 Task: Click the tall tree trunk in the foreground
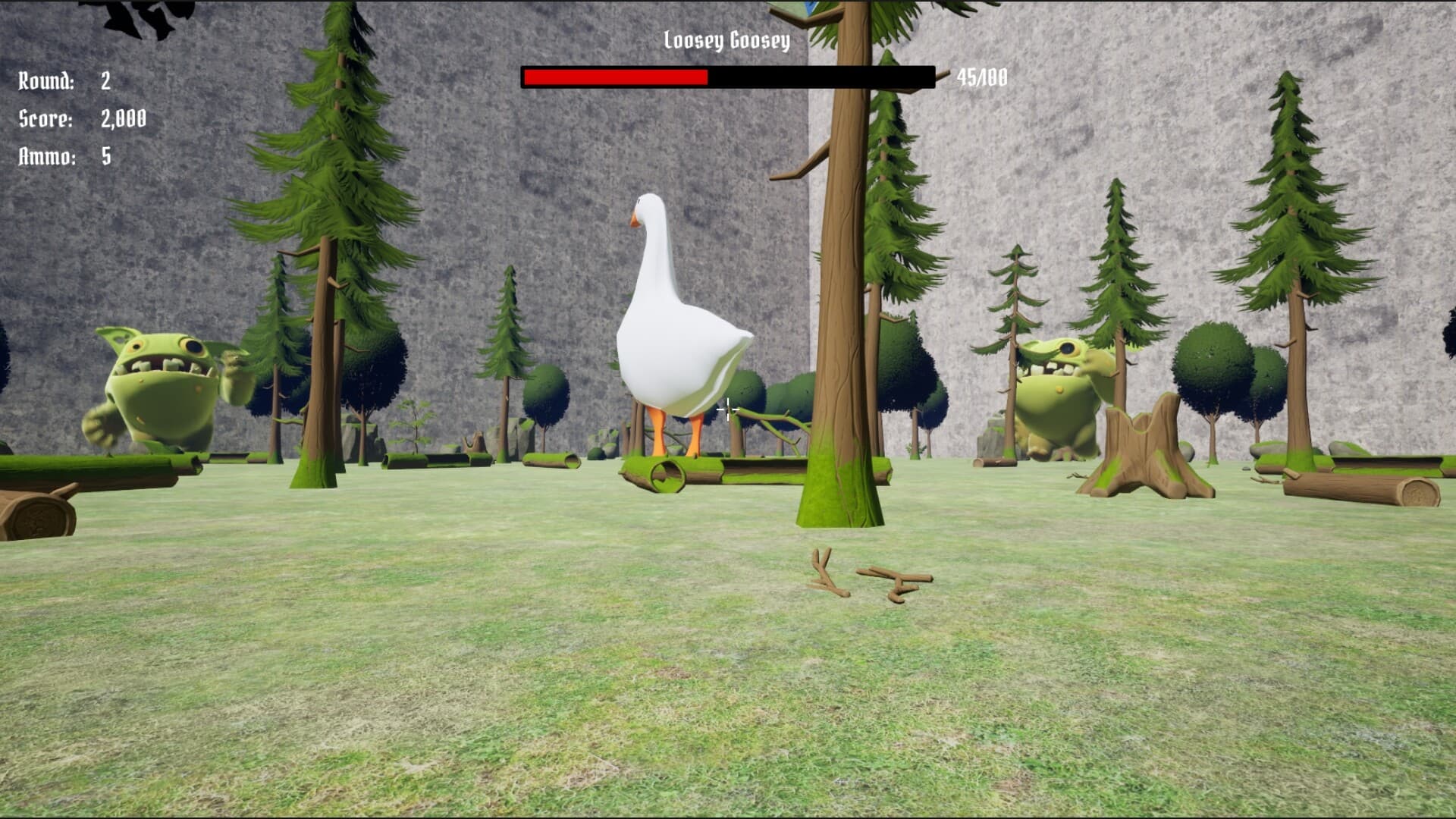838,303
